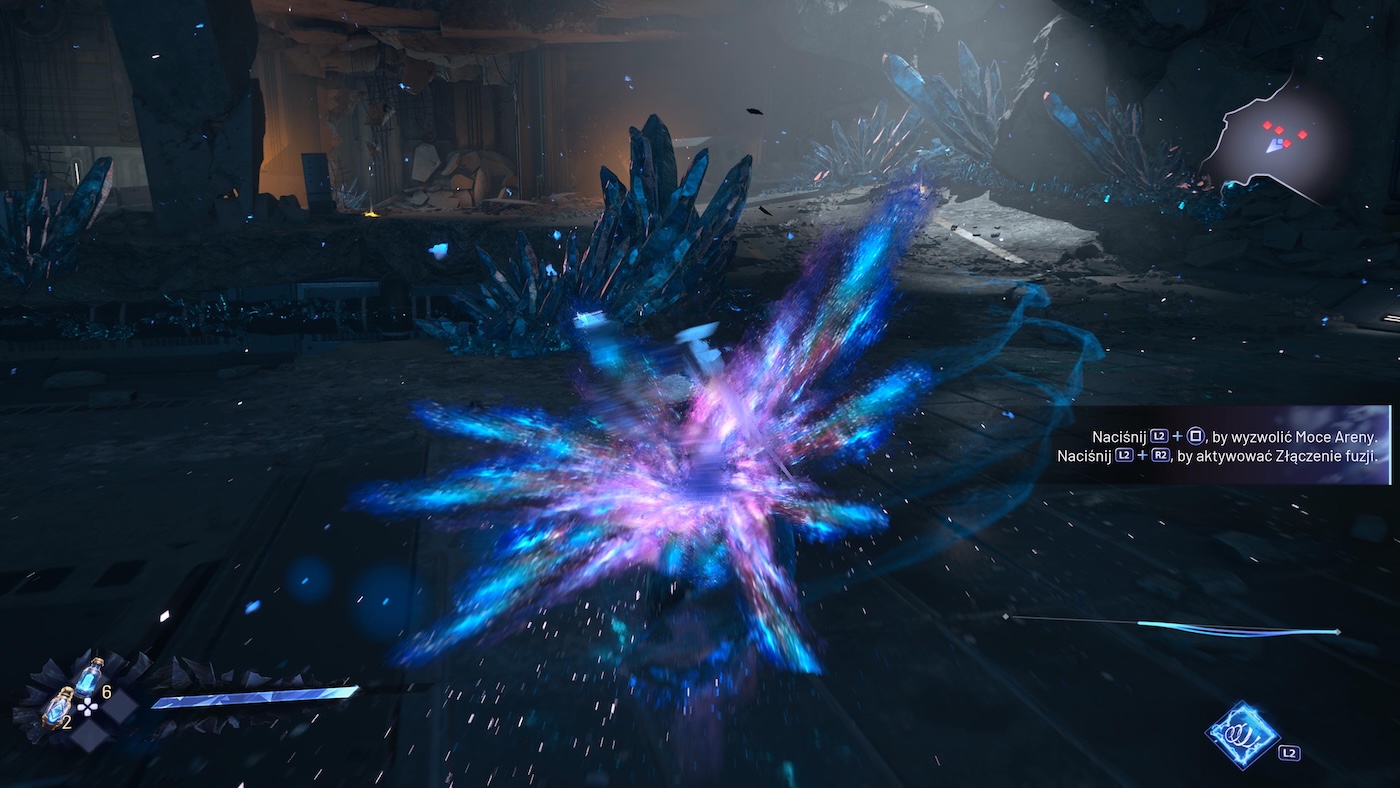The image size is (1400, 788).
Task: Activate the blue diamond fusion ability icon
Action: click(1242, 734)
